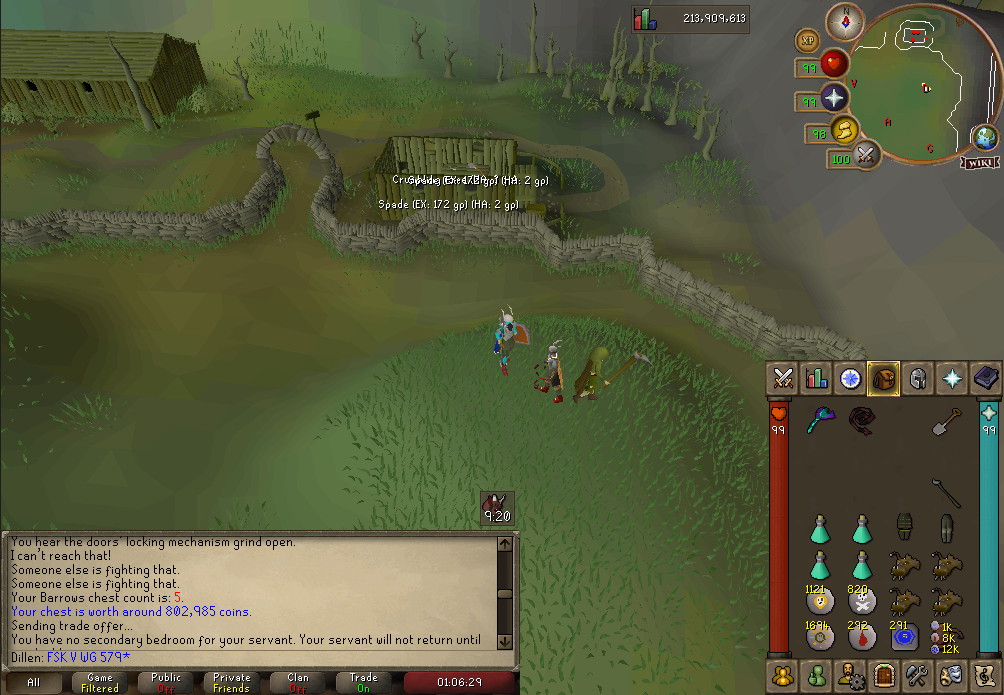Switch to the Skills tab
This screenshot has width=1004, height=695.
pyautogui.click(x=817, y=378)
